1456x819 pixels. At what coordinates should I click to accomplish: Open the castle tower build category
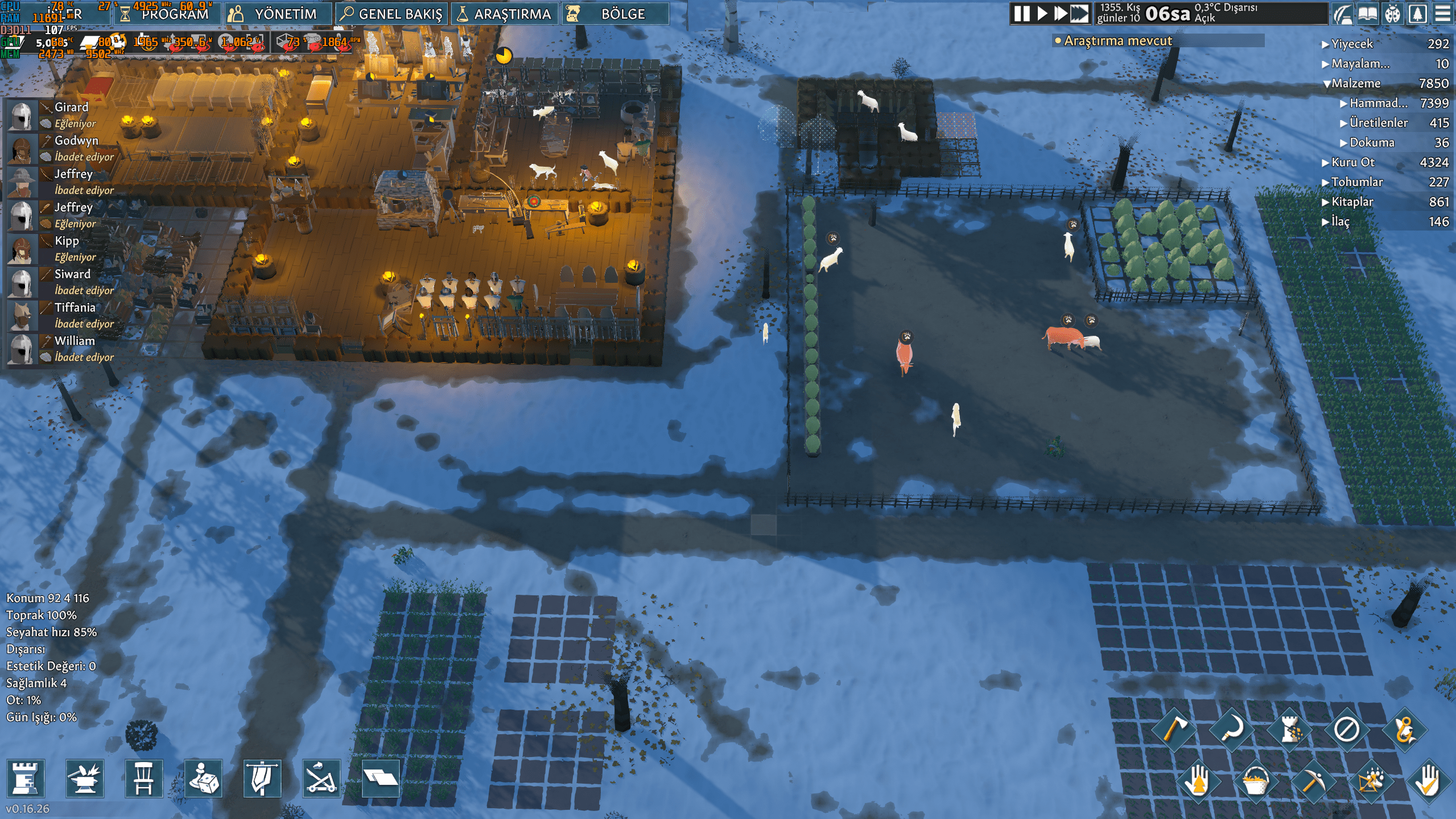[x=26, y=778]
